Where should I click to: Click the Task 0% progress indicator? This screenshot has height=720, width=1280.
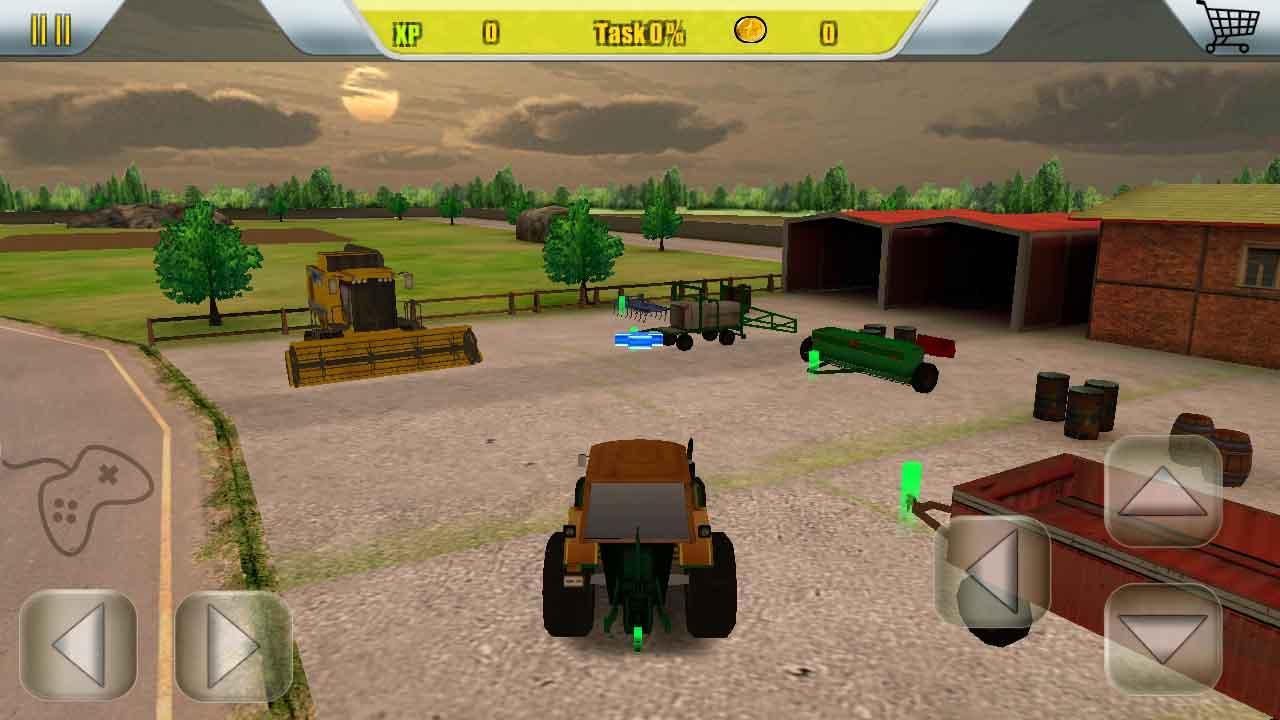click(x=637, y=30)
